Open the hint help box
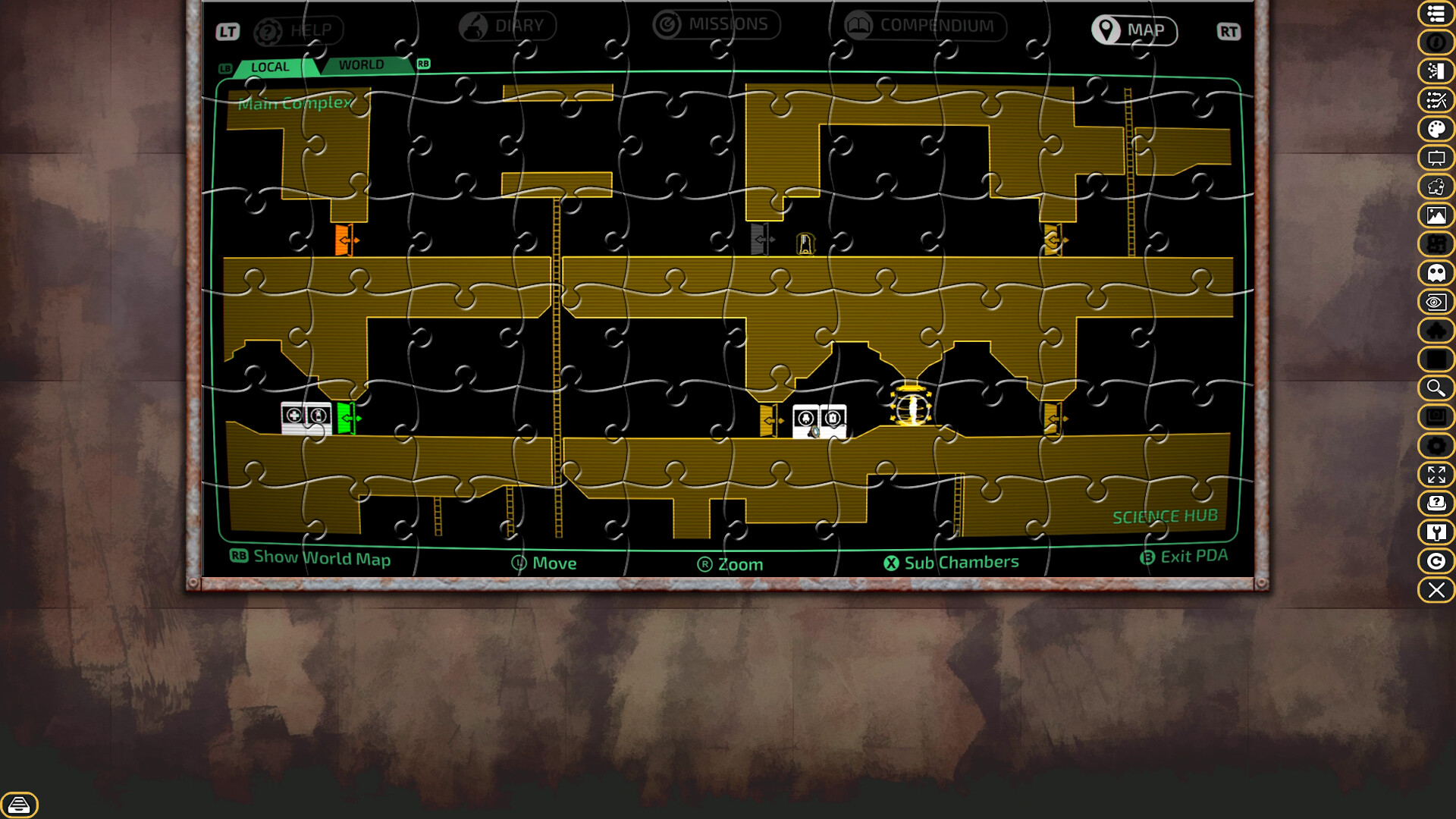The image size is (1456, 819). click(1436, 503)
